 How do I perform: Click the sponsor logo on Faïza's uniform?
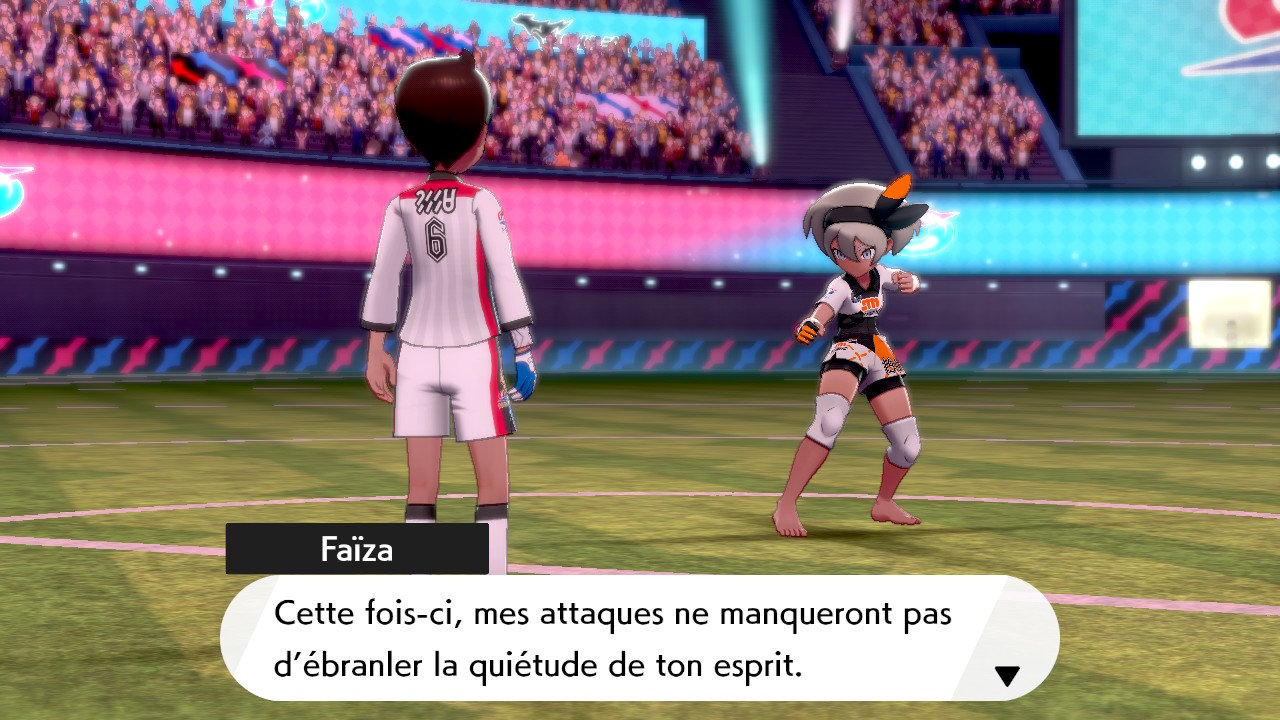coord(869,301)
